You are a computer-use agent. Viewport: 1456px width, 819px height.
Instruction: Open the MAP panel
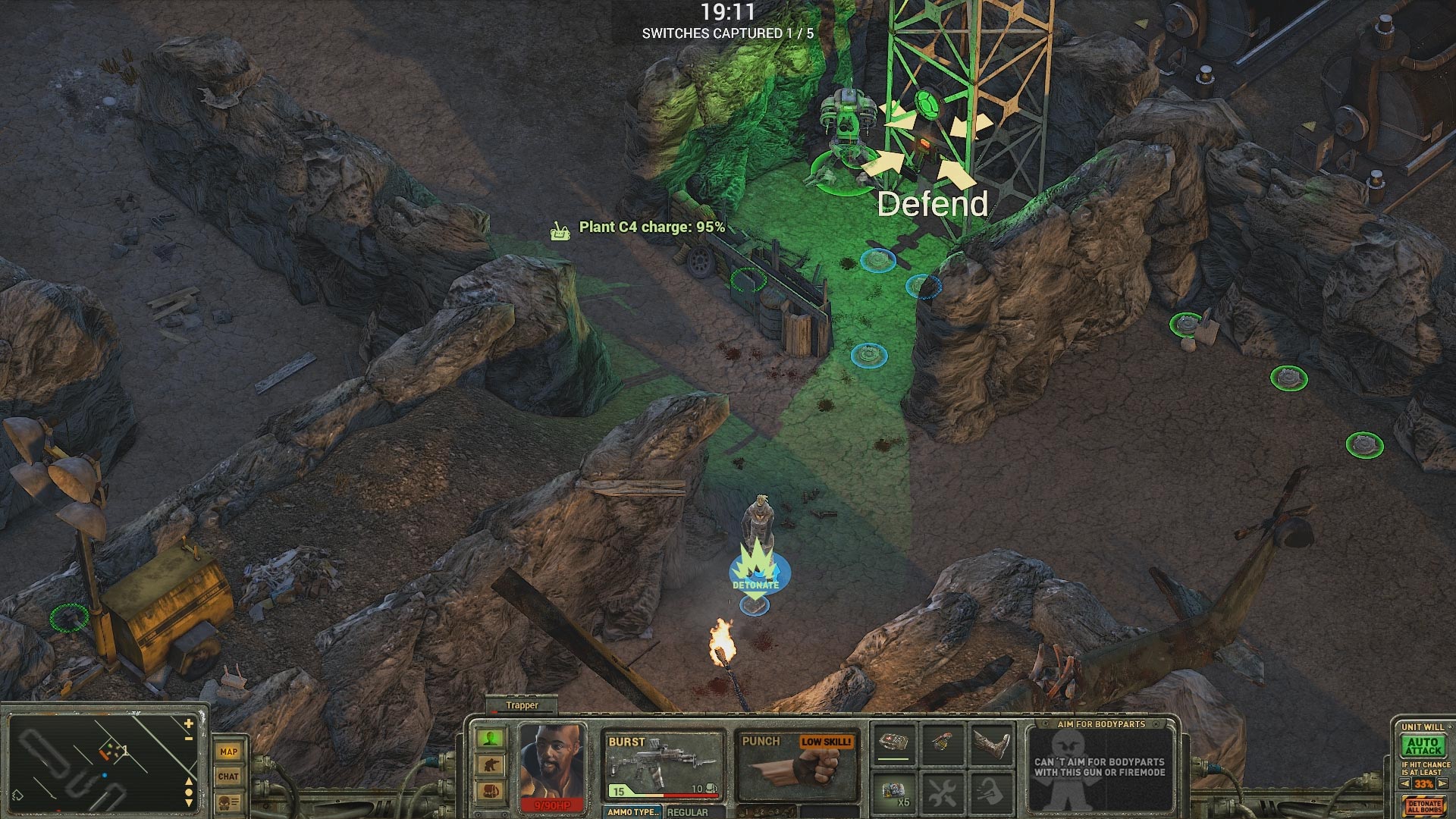point(228,752)
